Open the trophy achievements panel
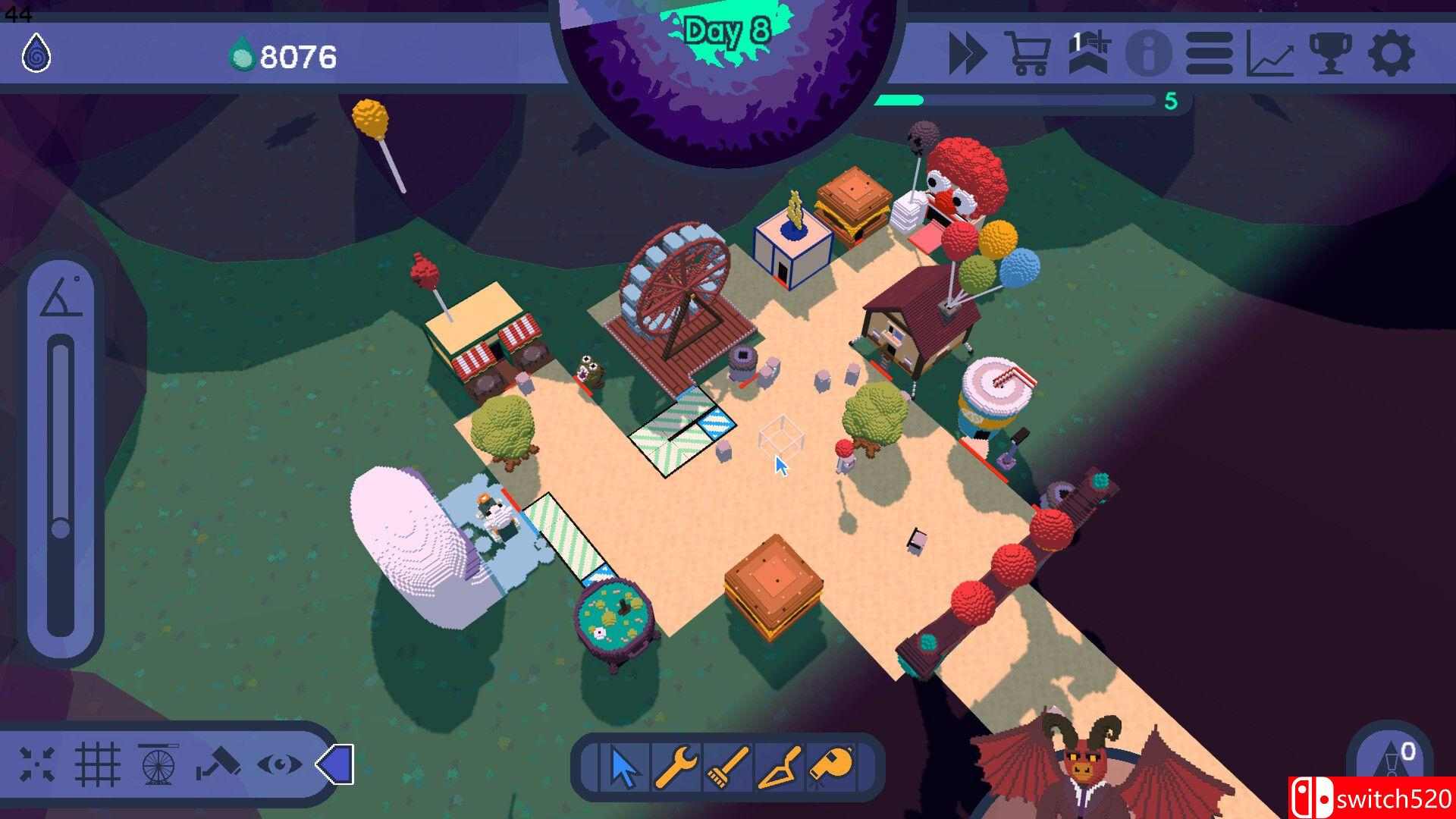The width and height of the screenshot is (1456, 819). (1331, 54)
